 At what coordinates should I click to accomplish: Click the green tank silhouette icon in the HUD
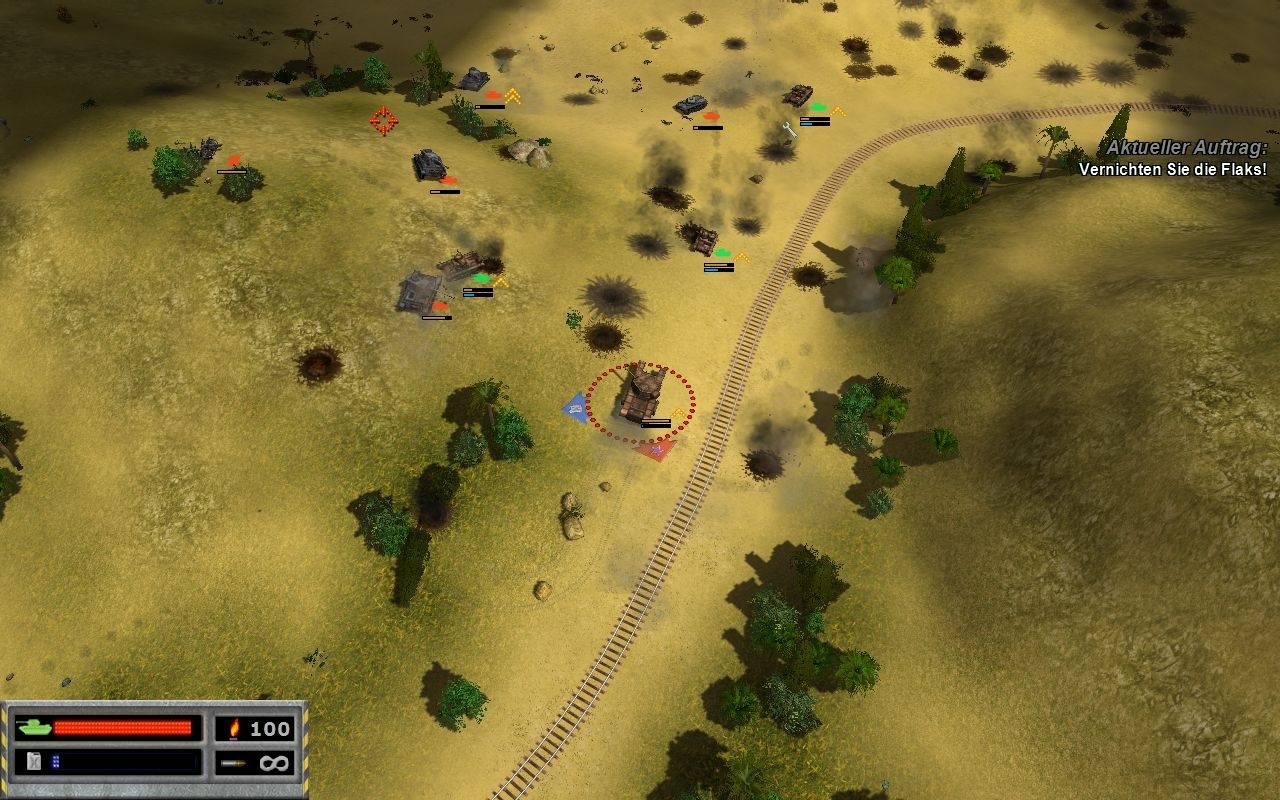tap(32, 729)
